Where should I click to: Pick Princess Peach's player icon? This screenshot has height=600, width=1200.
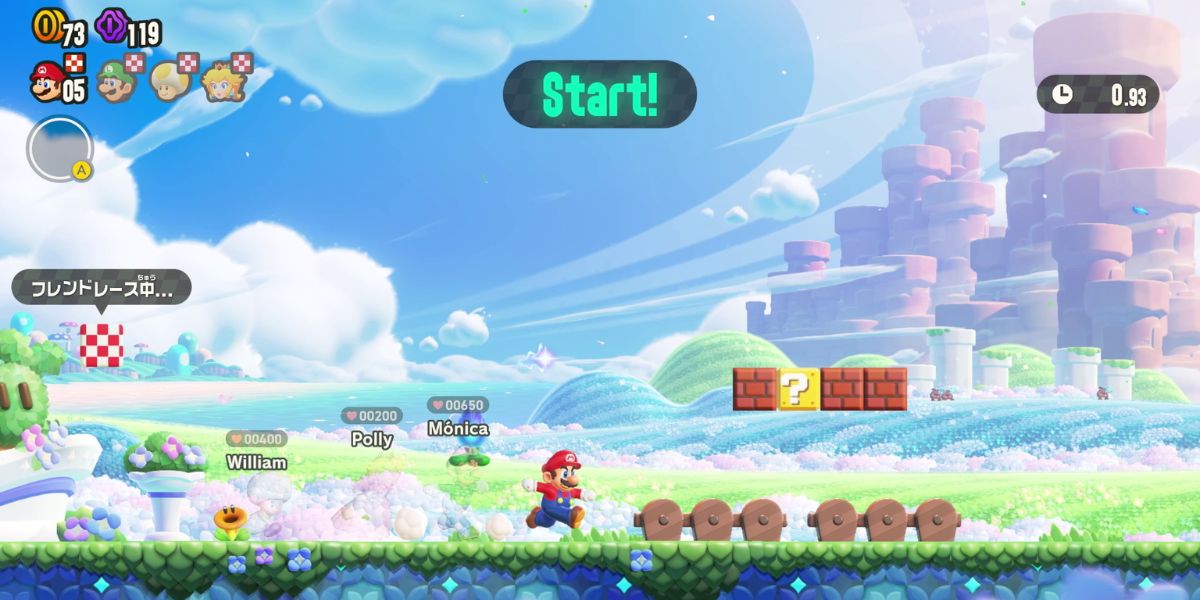tap(219, 81)
